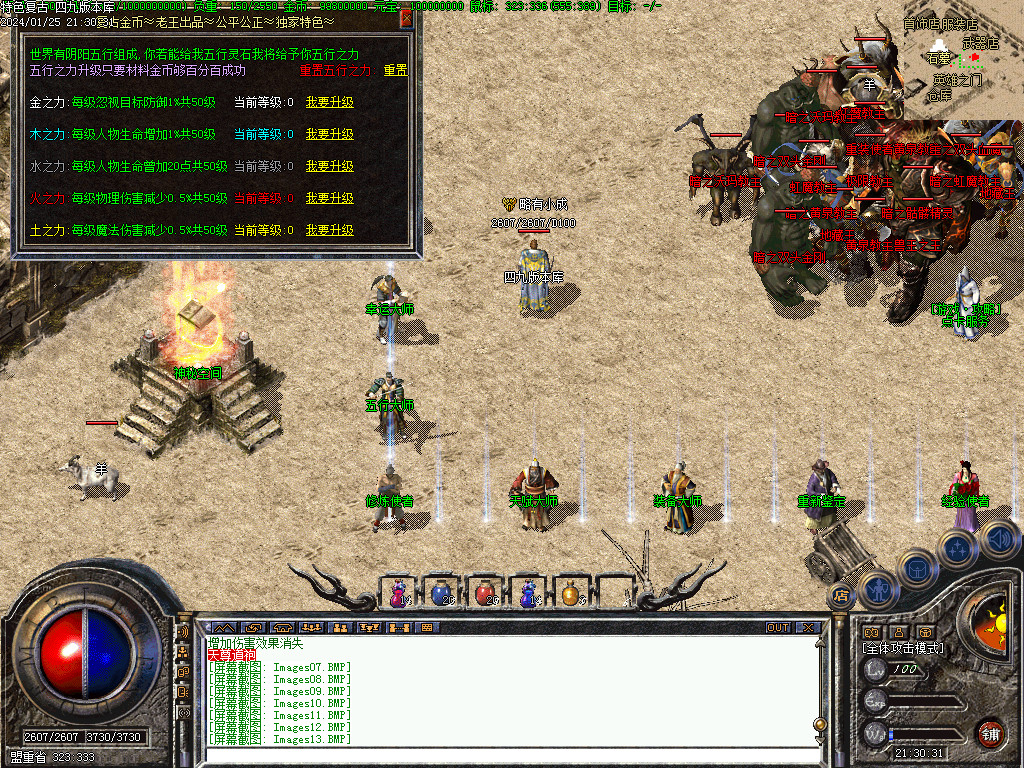The width and height of the screenshot is (1024, 768).
Task: Select the gold potion hotbar slot
Action: tap(570, 593)
